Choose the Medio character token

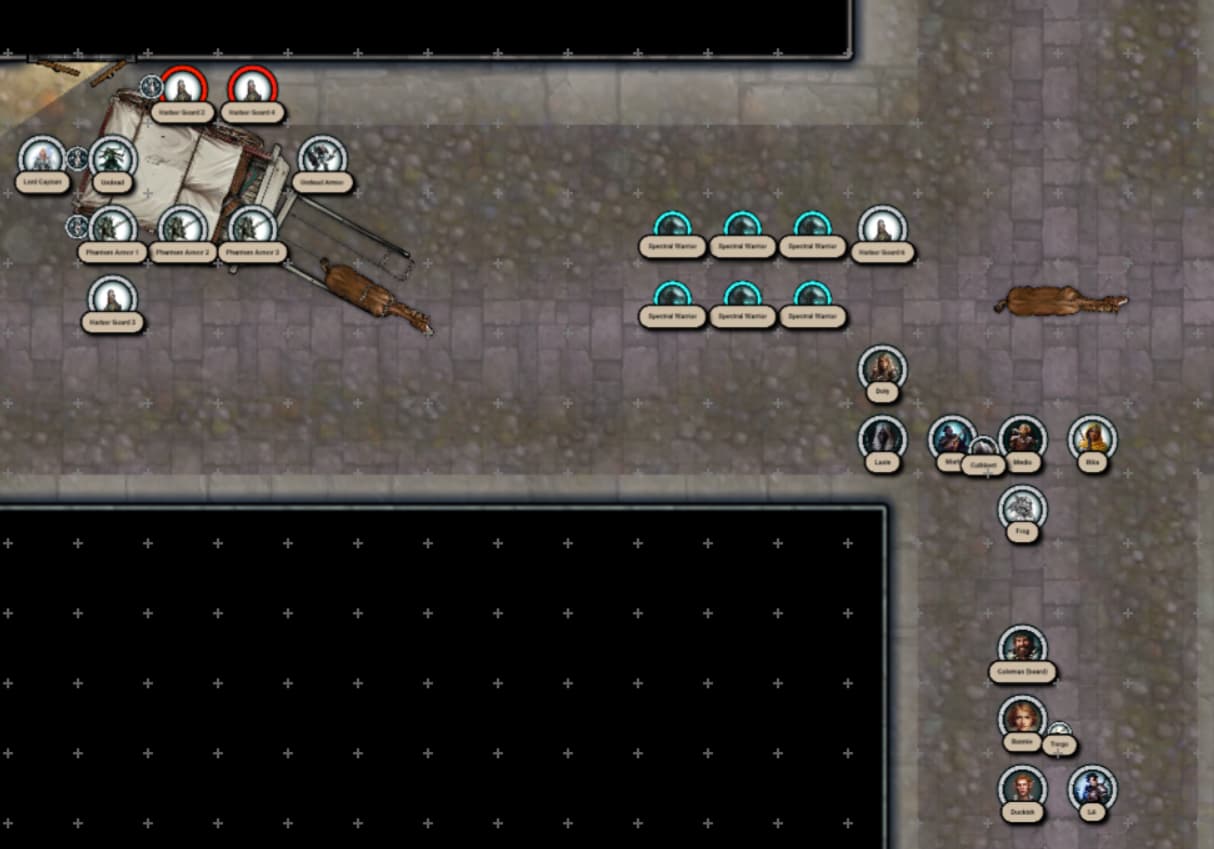pyautogui.click(x=1022, y=438)
